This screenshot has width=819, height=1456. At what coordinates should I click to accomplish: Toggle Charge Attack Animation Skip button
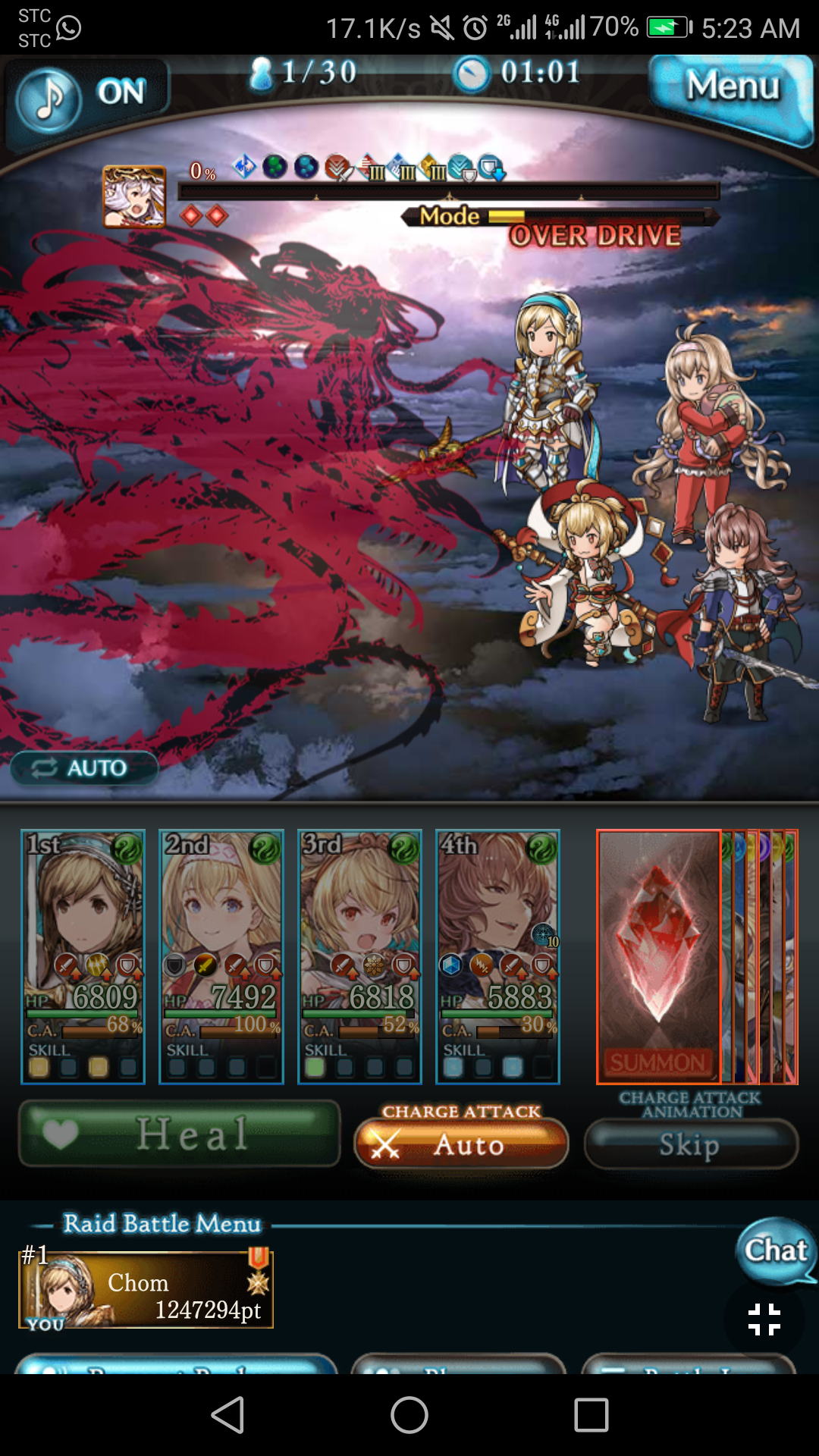691,1144
